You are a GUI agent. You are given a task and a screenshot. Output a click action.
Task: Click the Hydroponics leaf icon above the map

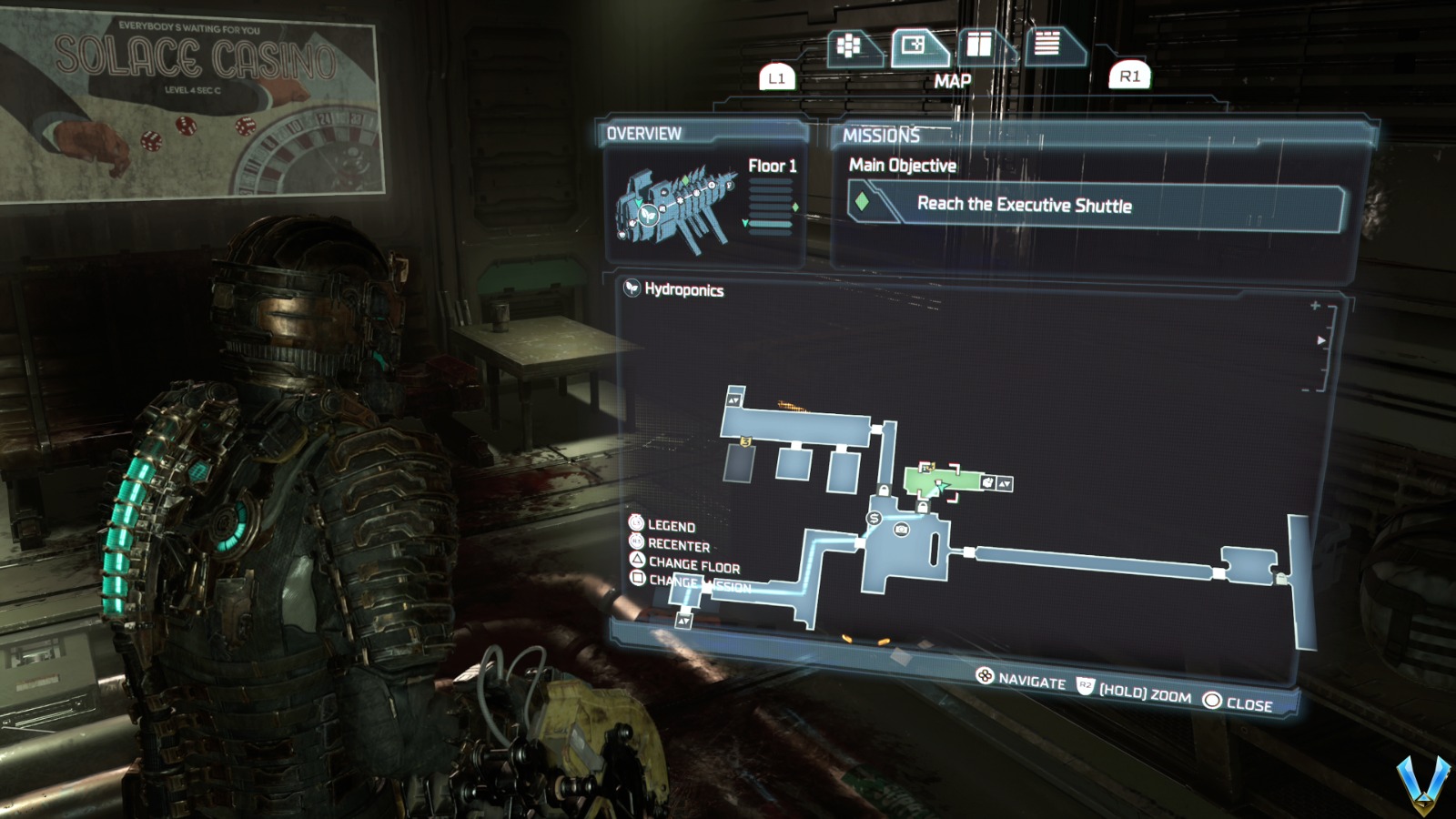click(x=631, y=289)
